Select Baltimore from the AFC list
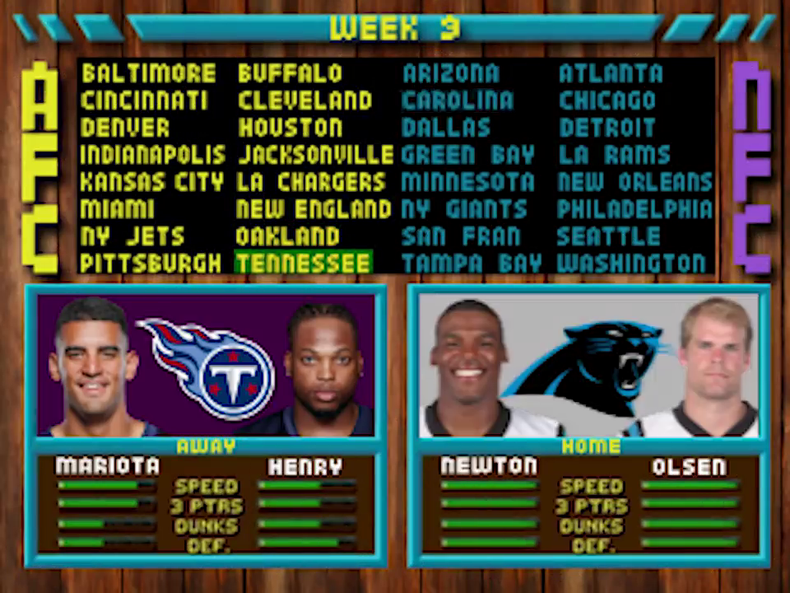790x593 pixels. coord(148,74)
